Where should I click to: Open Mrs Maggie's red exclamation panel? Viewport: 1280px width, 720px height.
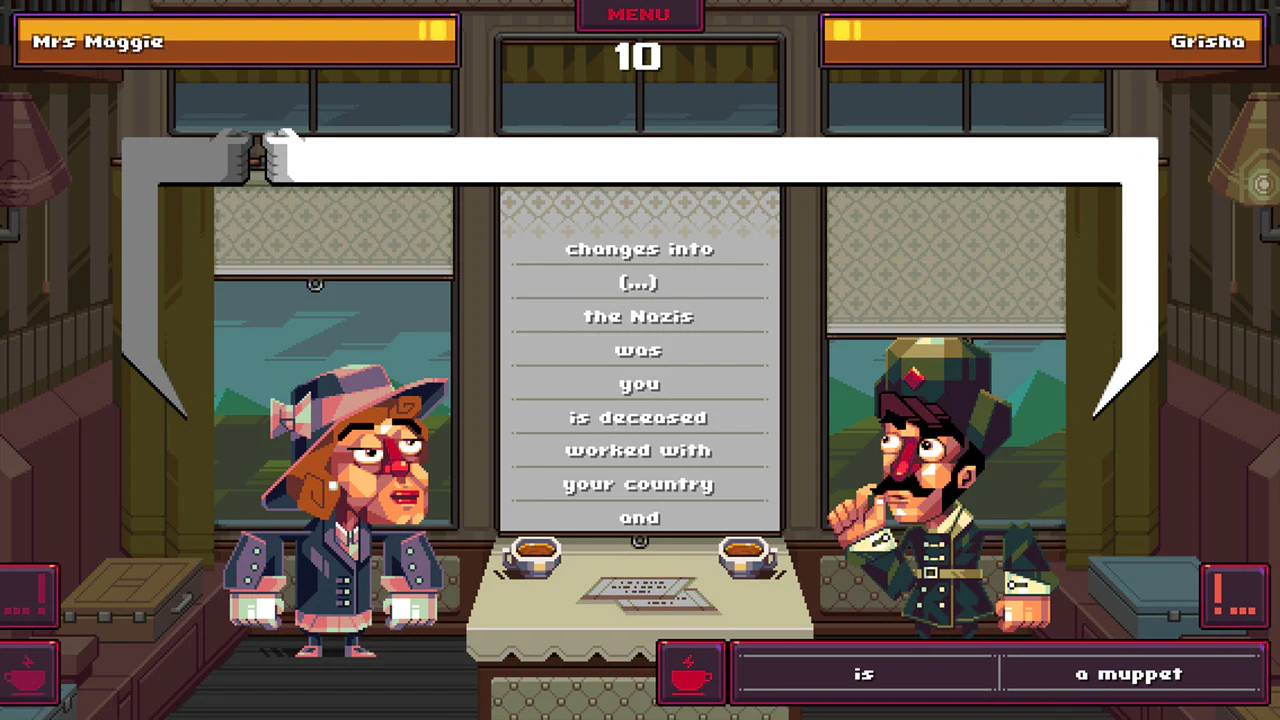coord(27,593)
